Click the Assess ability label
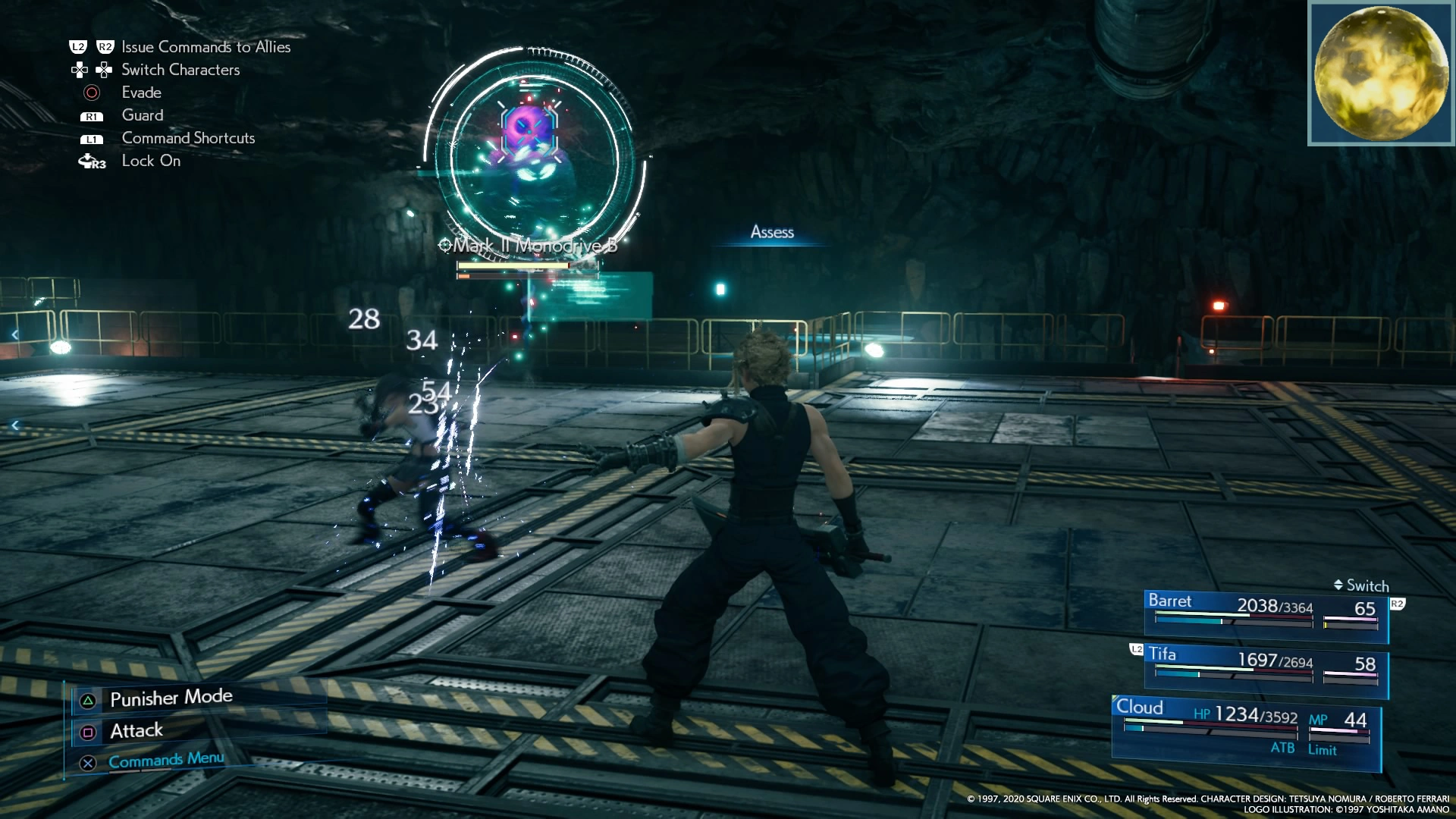Viewport: 1456px width, 819px height. (772, 232)
